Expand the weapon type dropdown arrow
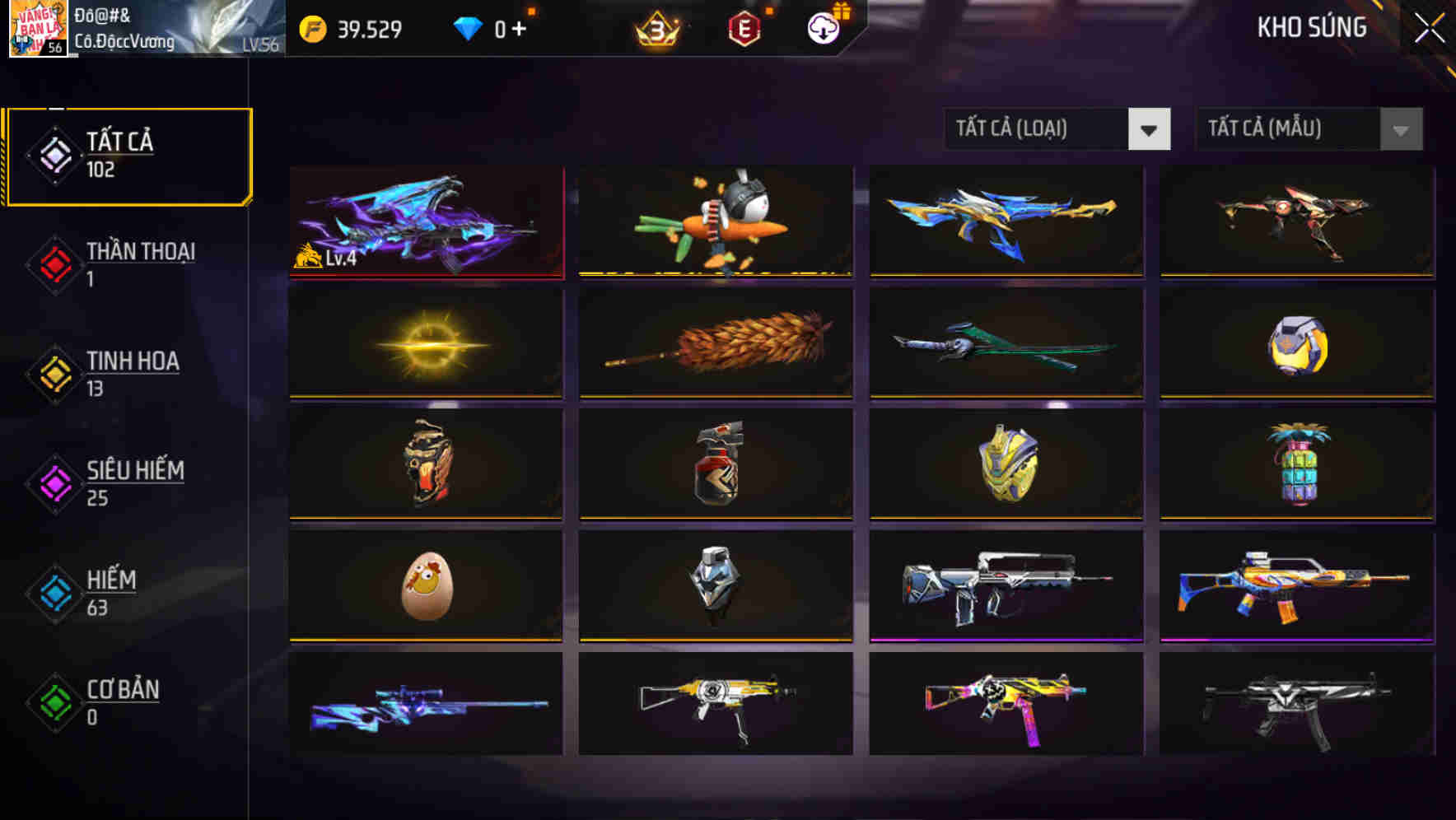Image resolution: width=1456 pixels, height=820 pixels. 1150,129
